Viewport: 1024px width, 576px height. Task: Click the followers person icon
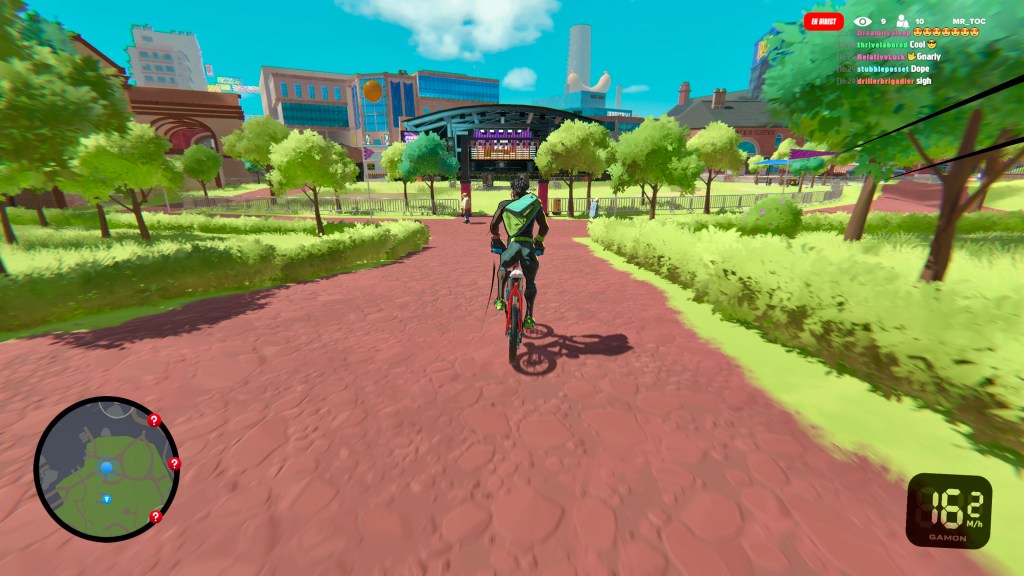(901, 21)
